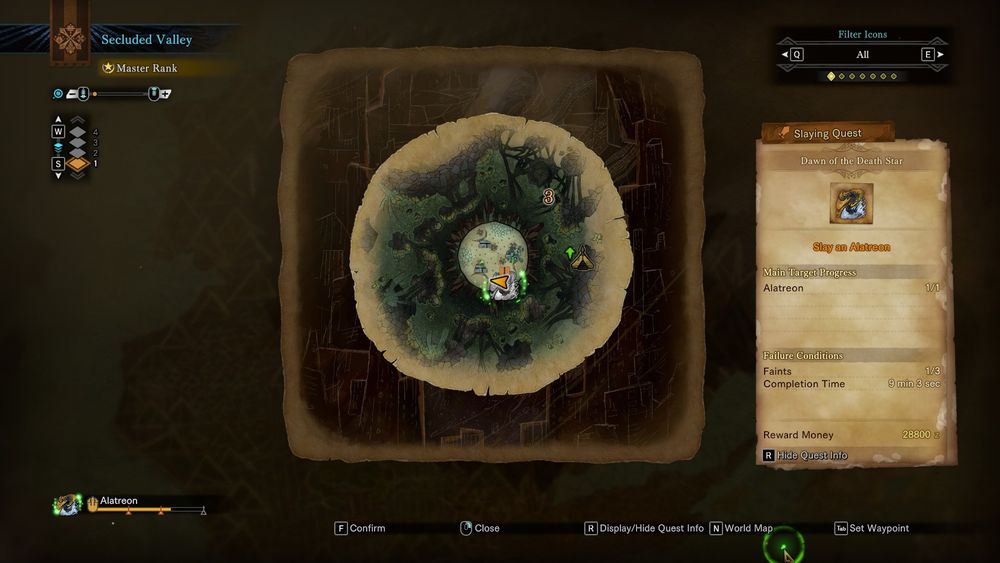Select map layer 3
Image resolution: width=1000 pixels, height=563 pixels.
[78, 142]
